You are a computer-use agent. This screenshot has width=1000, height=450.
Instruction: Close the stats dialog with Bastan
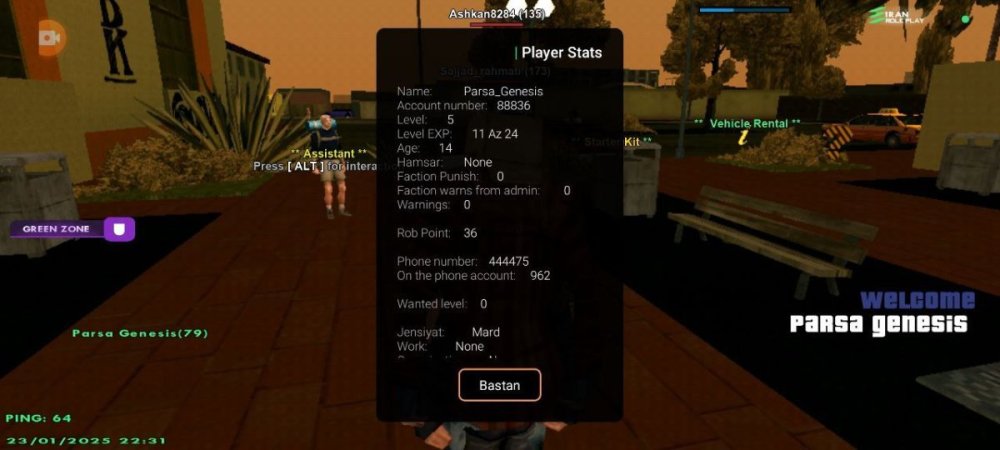(x=499, y=385)
